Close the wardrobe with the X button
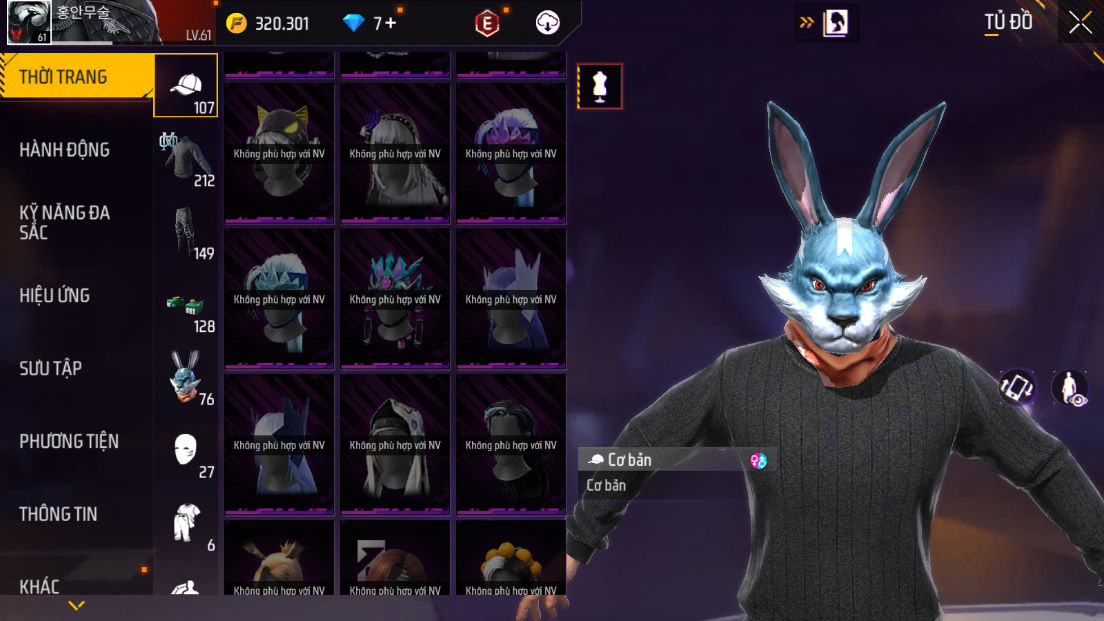The width and height of the screenshot is (1104, 621). point(1080,22)
